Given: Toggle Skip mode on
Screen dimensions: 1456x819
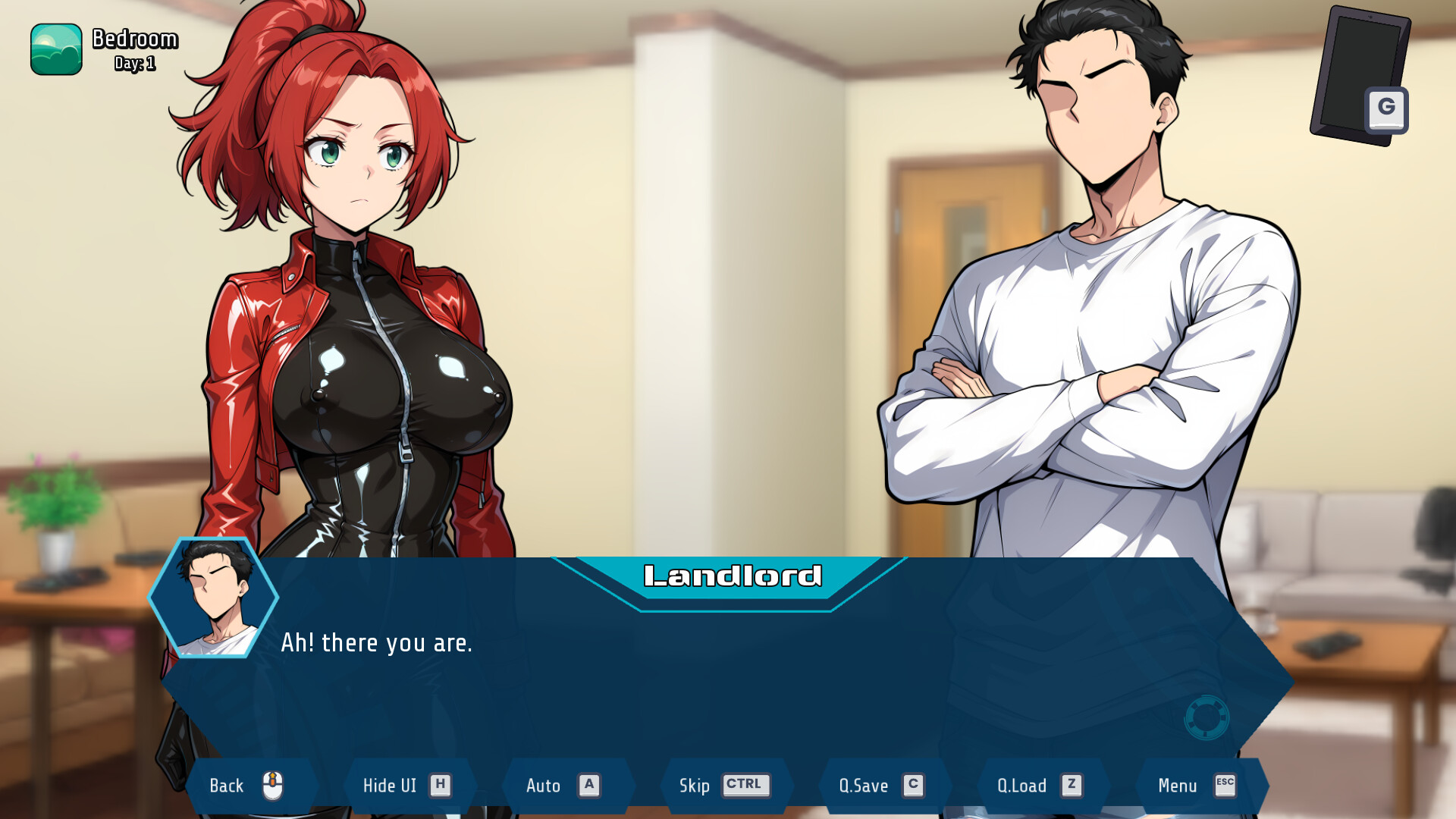Looking at the screenshot, I should tap(695, 786).
